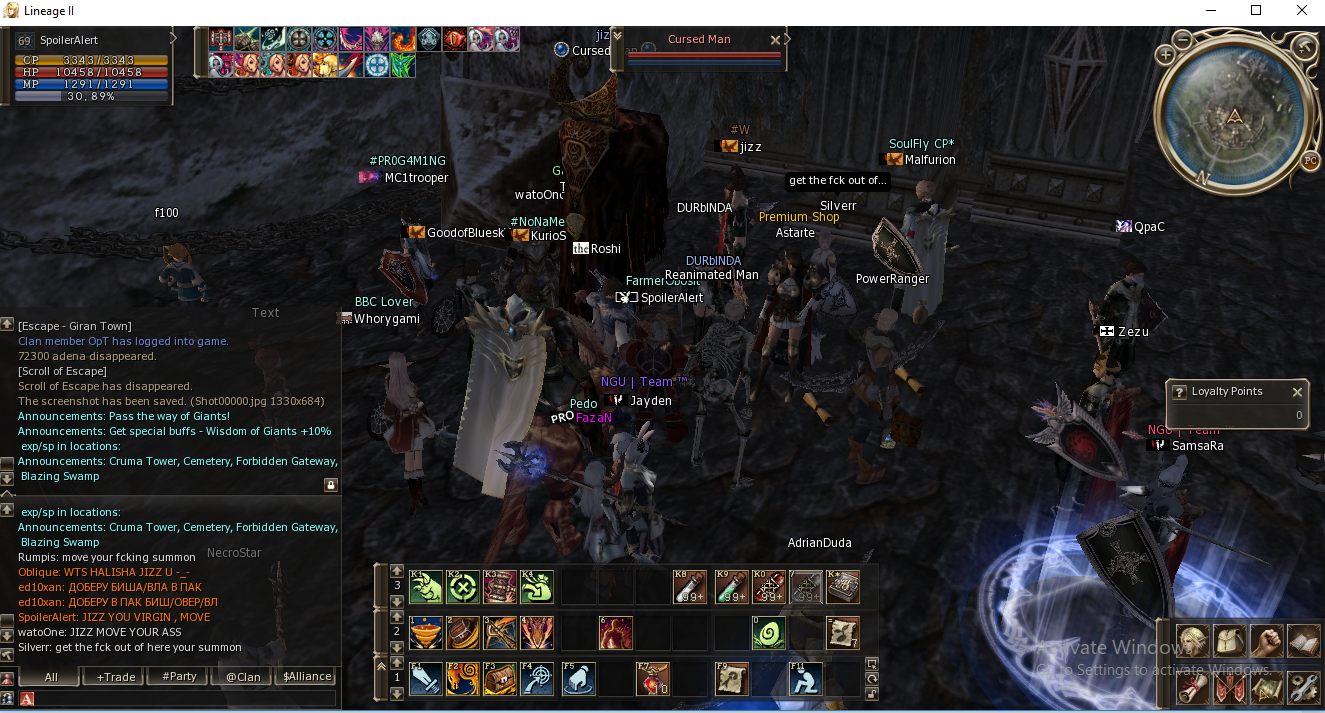Image resolution: width=1325 pixels, height=713 pixels.
Task: Open system settings wrench-and-gears icon
Action: coord(1303,688)
